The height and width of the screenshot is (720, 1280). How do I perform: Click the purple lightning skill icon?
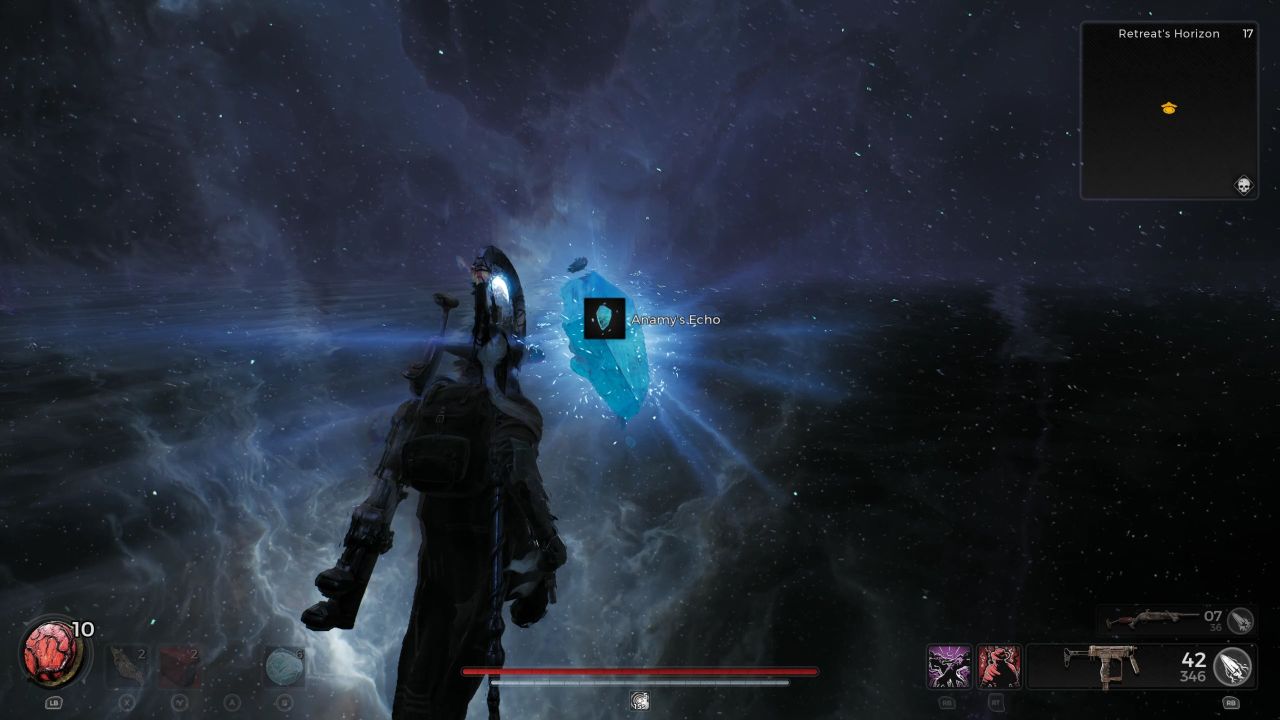pyautogui.click(x=948, y=667)
